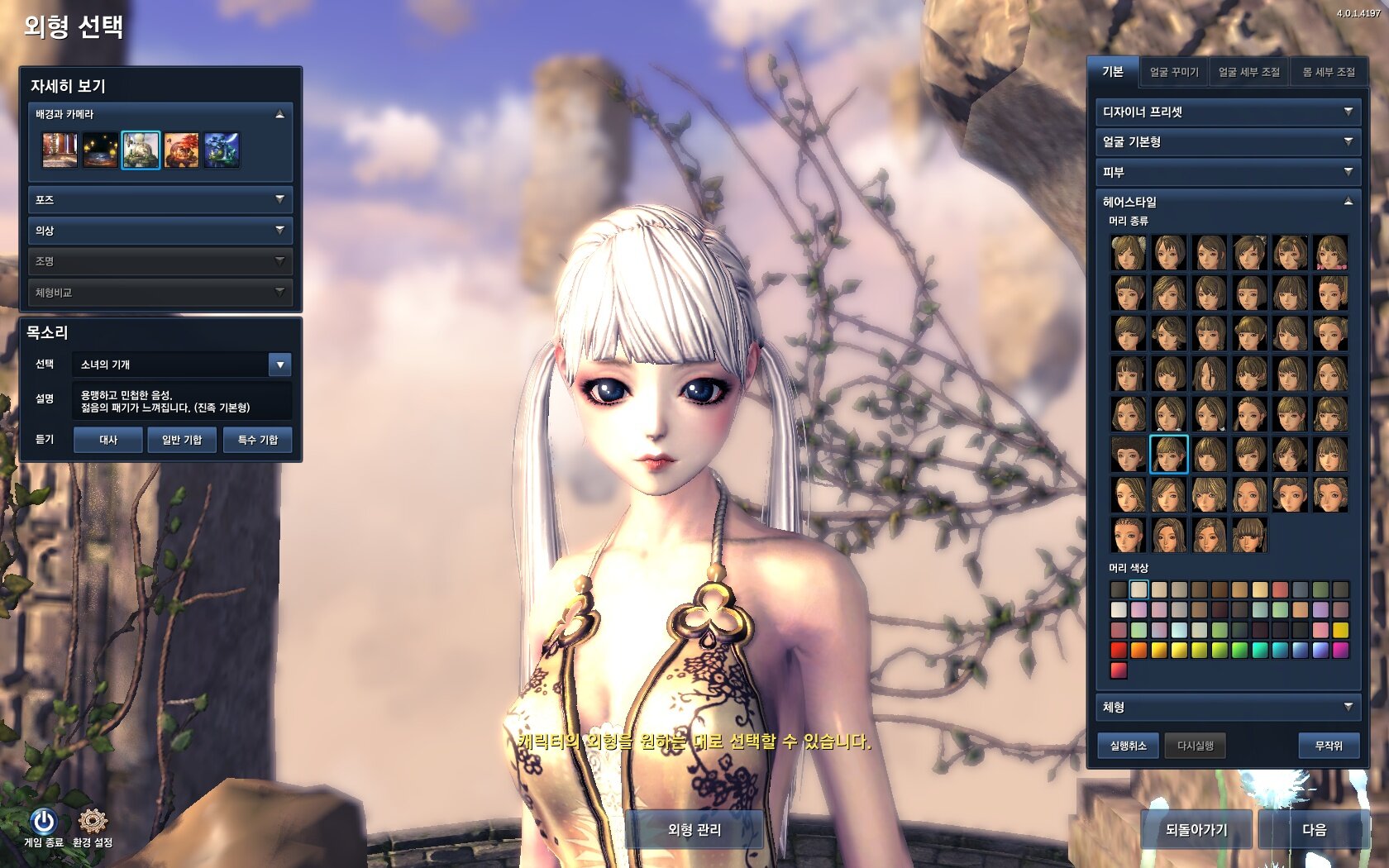Image resolution: width=1389 pixels, height=868 pixels.
Task: Randomize appearance with 무작위 button
Action: tap(1328, 746)
